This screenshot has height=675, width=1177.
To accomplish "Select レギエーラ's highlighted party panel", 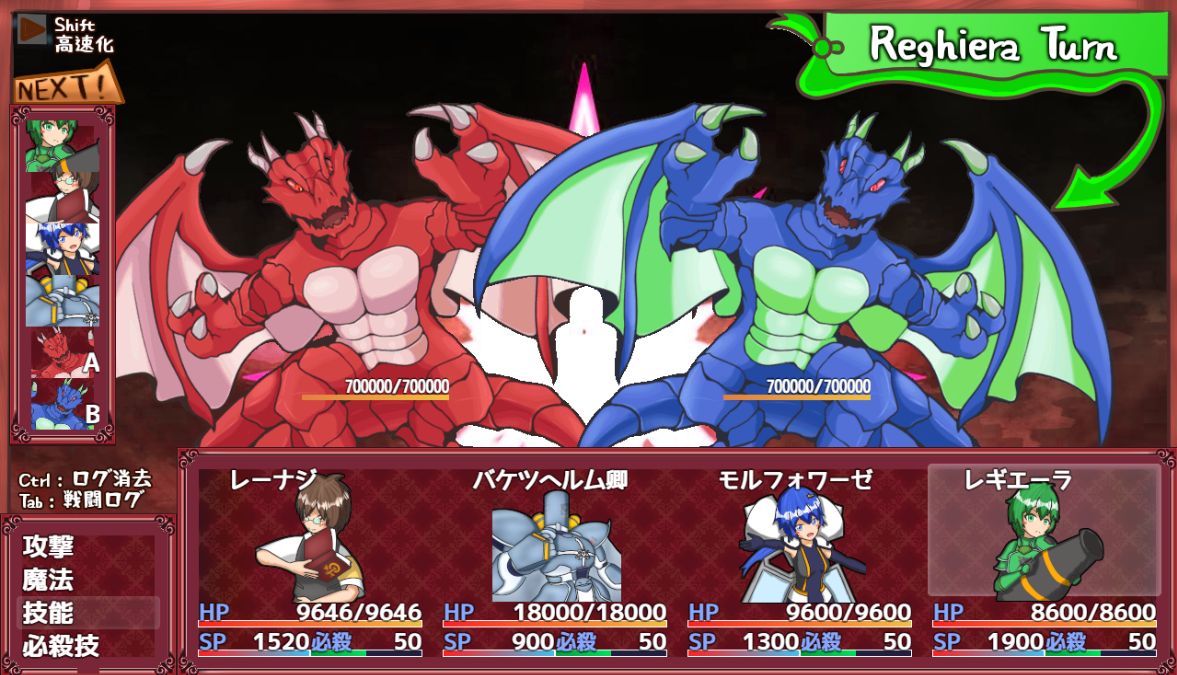I will point(1043,560).
